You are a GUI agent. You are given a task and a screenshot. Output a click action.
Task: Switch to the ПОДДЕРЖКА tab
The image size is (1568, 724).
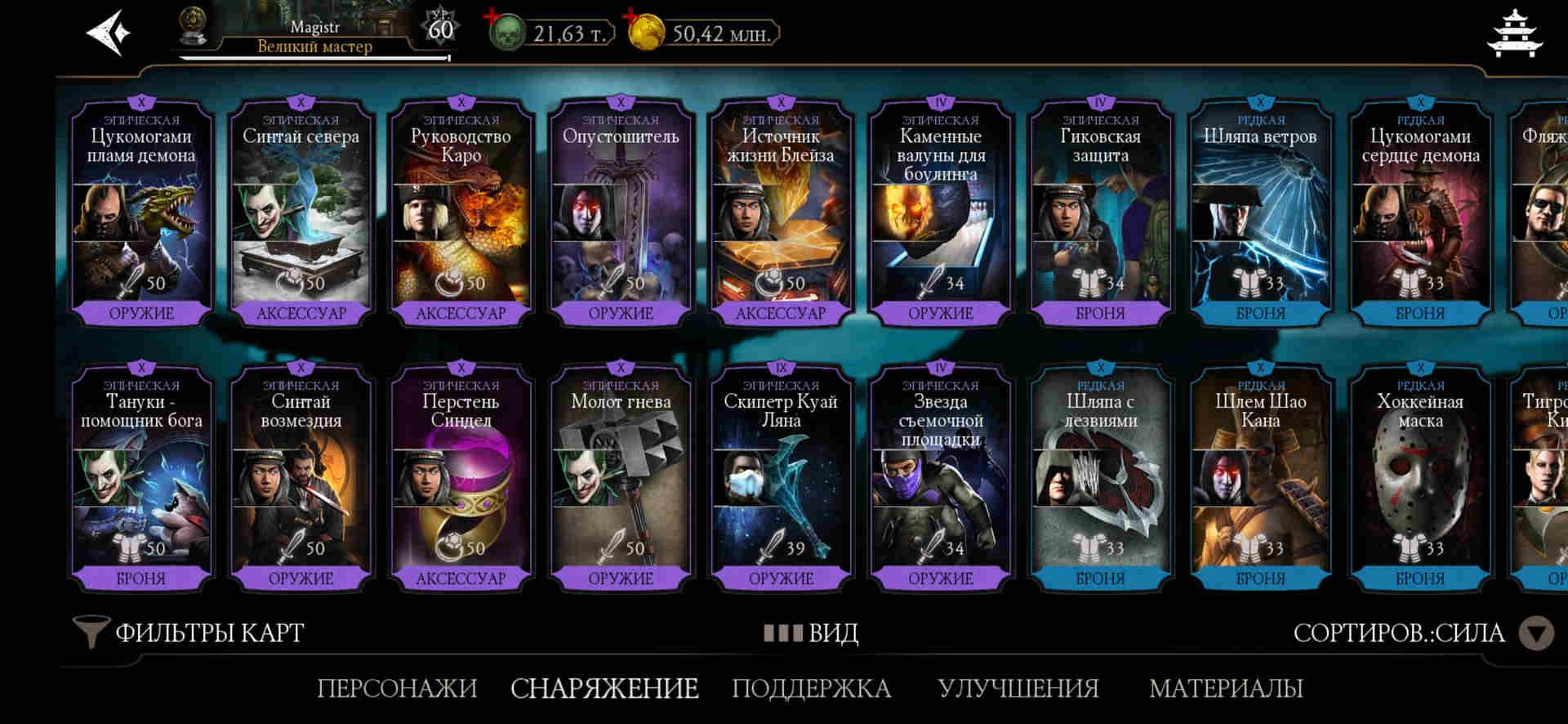coord(811,688)
